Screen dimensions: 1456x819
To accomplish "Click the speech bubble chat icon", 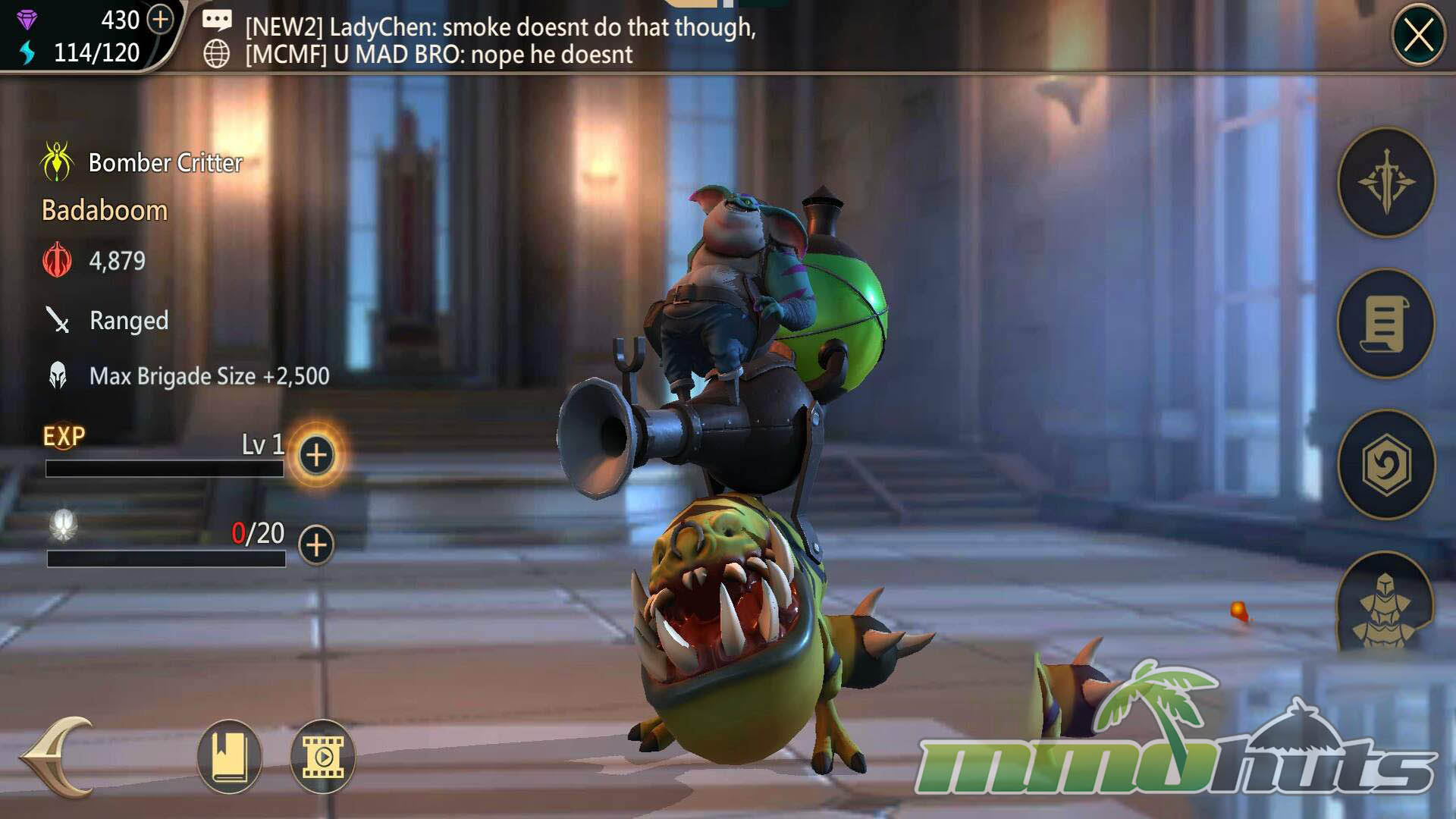I will 217,20.
